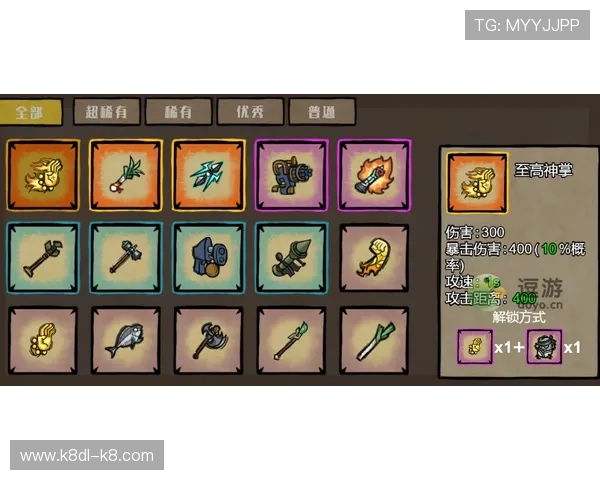Select the green rocket launcher slot
This screenshot has width=600, height=480.
(x=291, y=257)
